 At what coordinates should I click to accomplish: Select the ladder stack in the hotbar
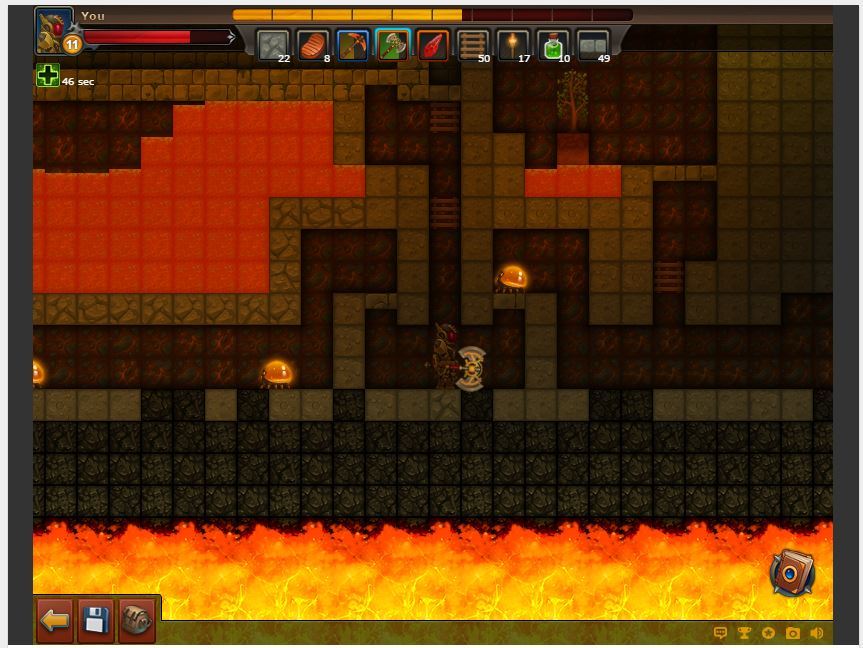click(473, 45)
